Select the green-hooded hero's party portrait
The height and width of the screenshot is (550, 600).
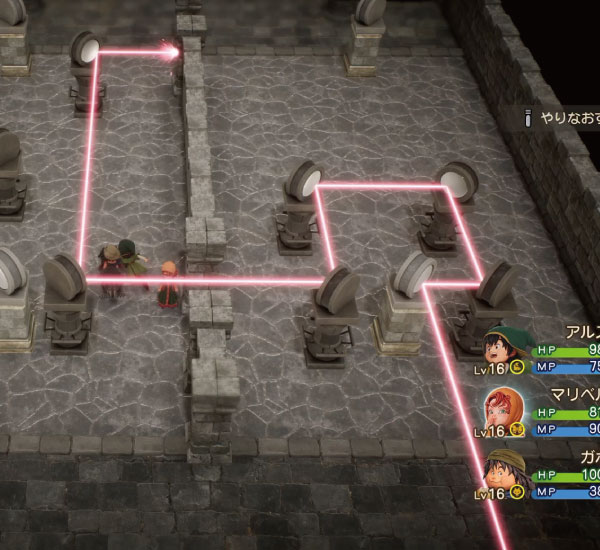(503, 349)
